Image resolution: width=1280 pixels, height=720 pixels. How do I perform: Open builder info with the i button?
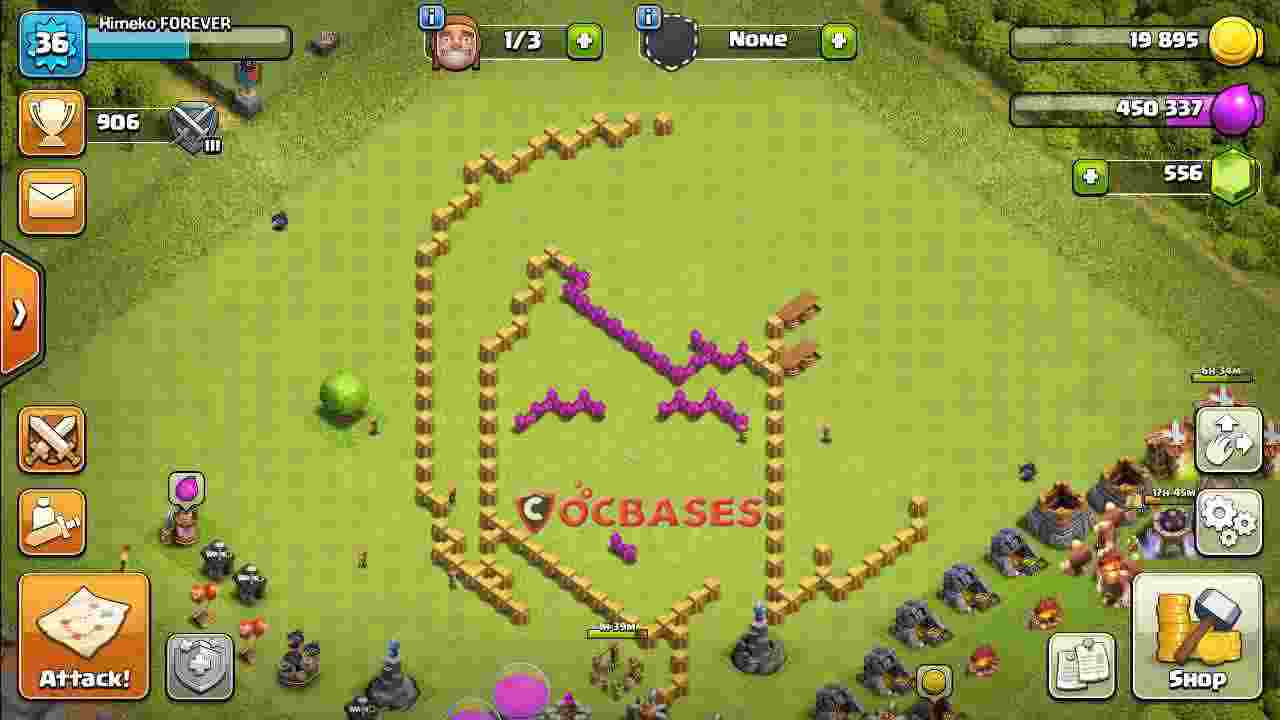[x=430, y=17]
